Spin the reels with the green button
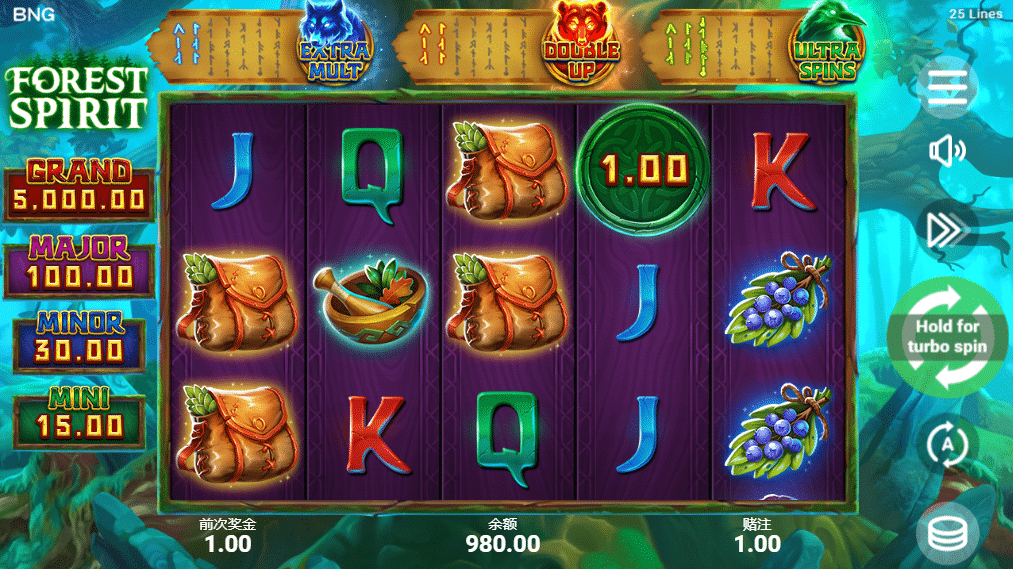 pyautogui.click(x=947, y=337)
